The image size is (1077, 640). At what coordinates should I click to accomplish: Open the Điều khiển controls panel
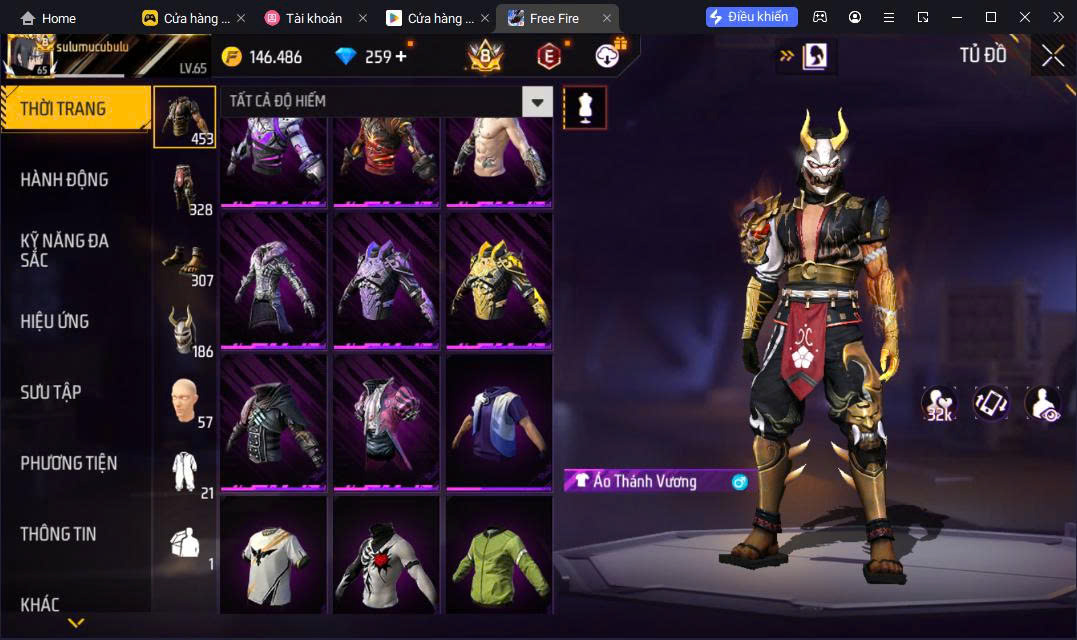[x=752, y=17]
